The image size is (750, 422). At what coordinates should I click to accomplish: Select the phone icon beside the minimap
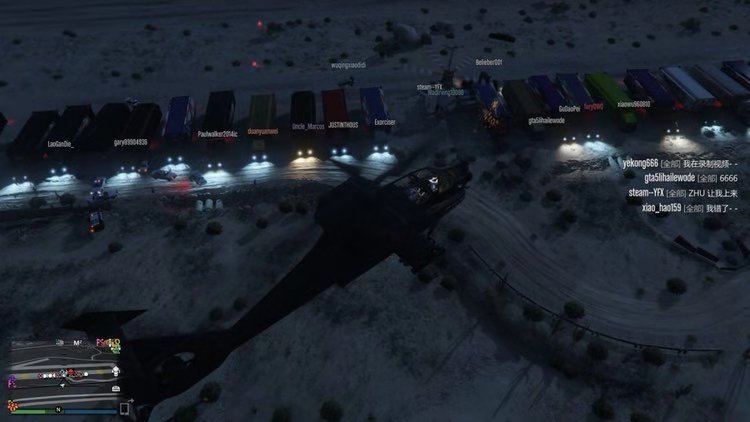[126, 408]
